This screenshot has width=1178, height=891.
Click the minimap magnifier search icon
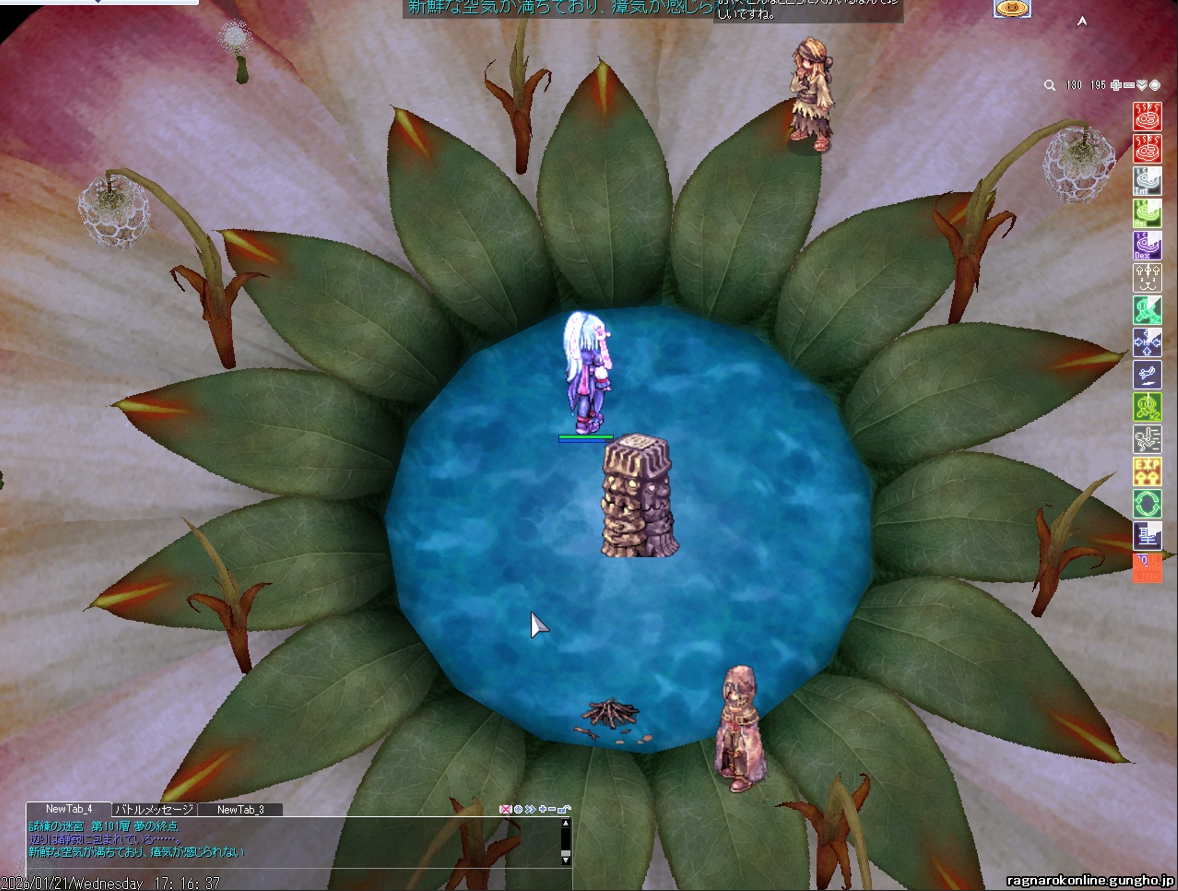[1050, 86]
